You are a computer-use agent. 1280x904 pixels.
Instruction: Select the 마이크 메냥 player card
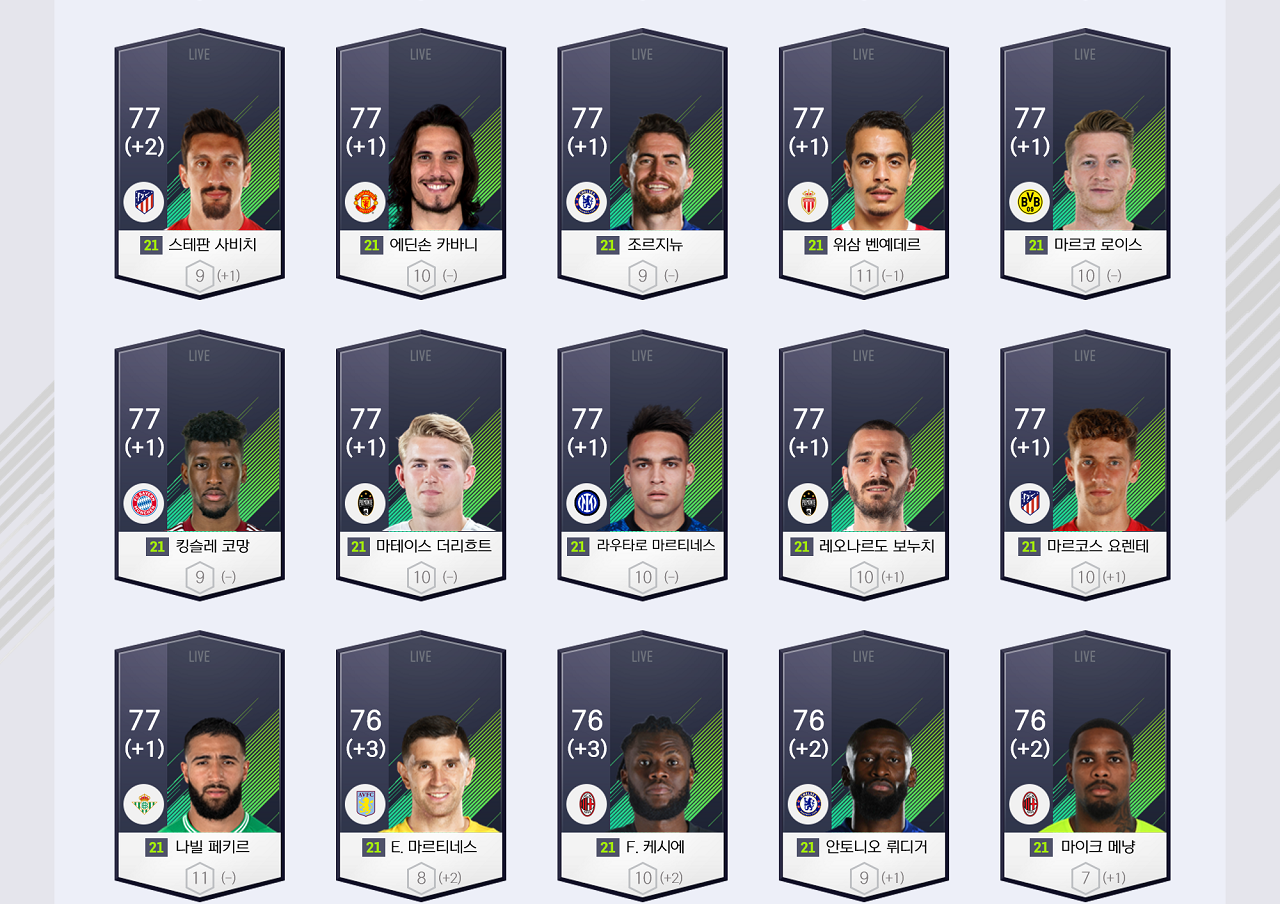1085,767
